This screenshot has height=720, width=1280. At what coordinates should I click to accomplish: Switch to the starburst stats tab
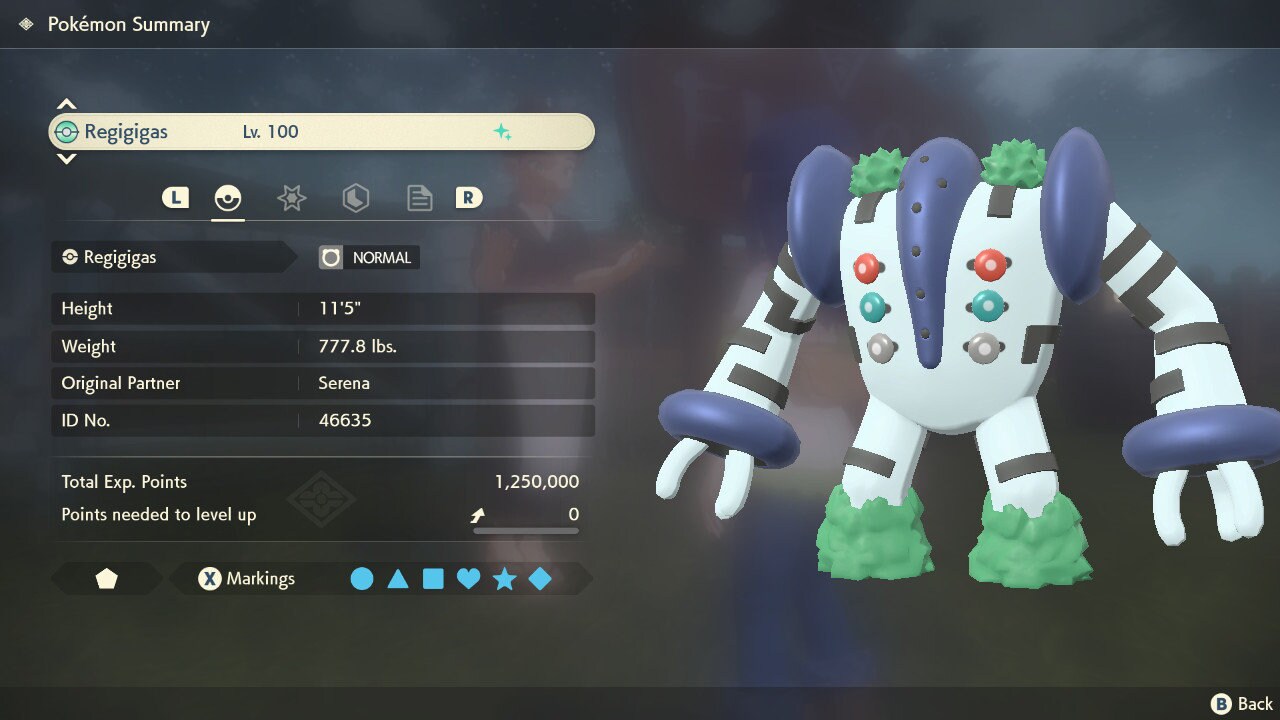point(291,198)
